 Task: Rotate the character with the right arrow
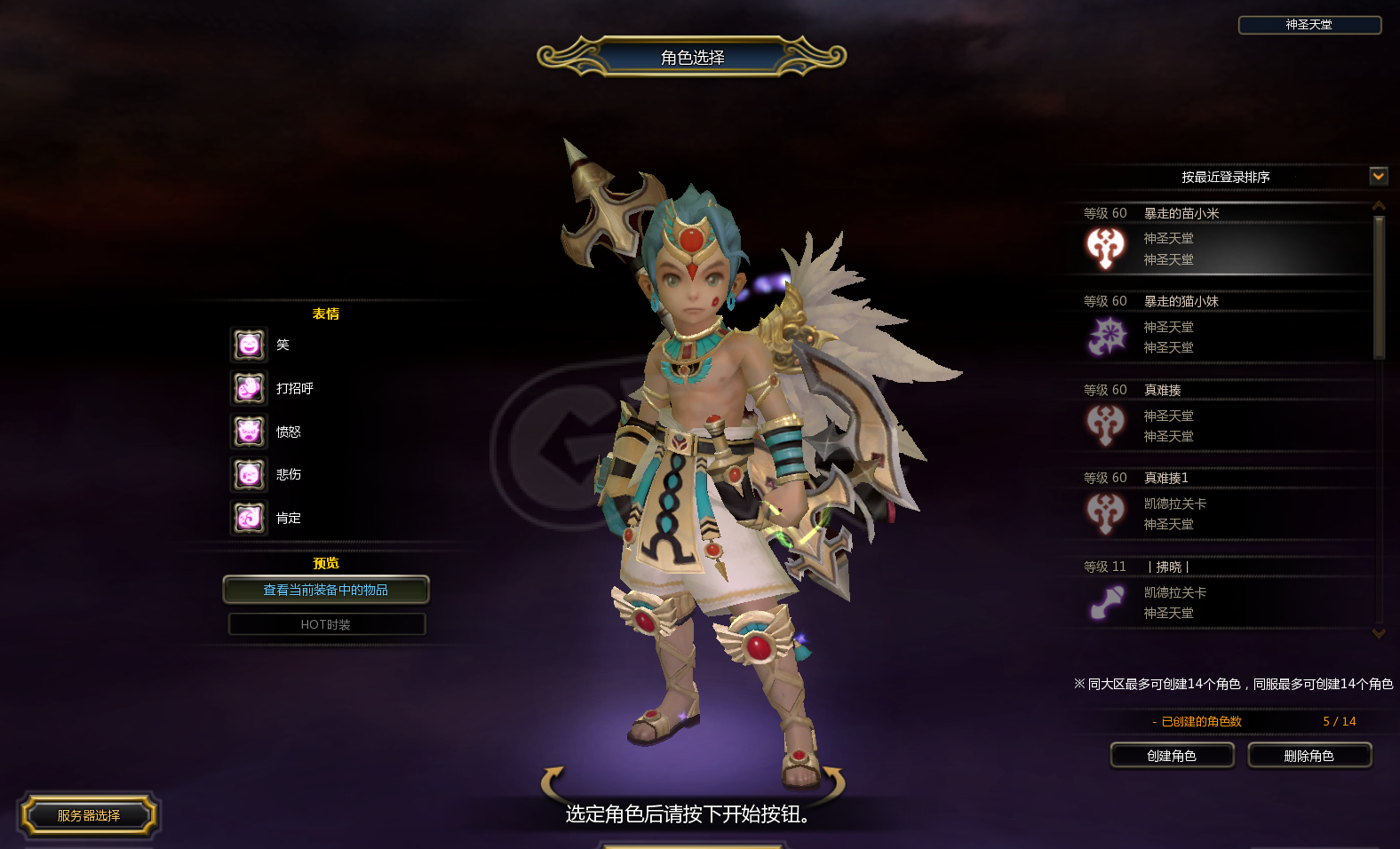[832, 781]
